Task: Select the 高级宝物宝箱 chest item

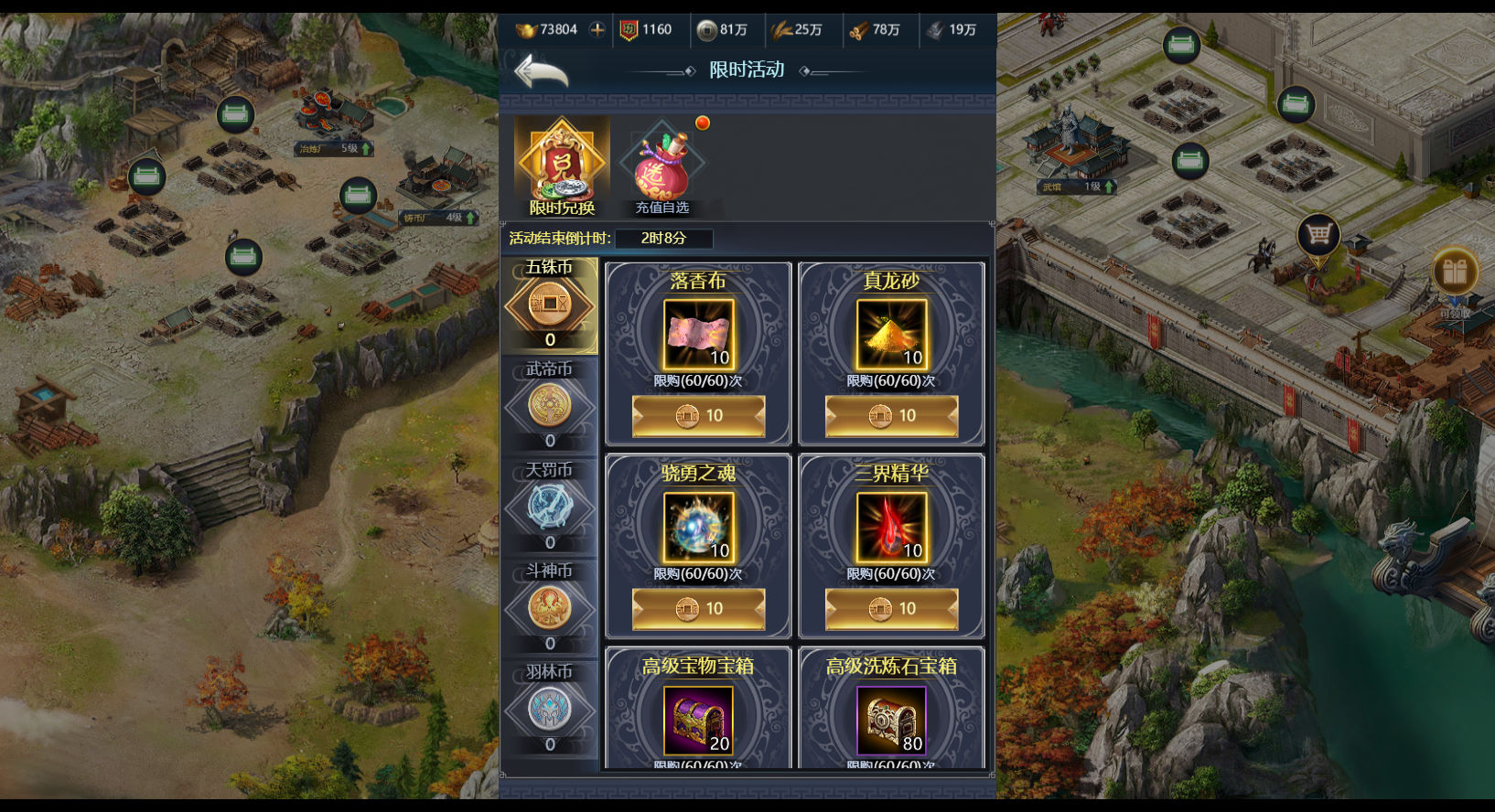Action: click(x=698, y=720)
